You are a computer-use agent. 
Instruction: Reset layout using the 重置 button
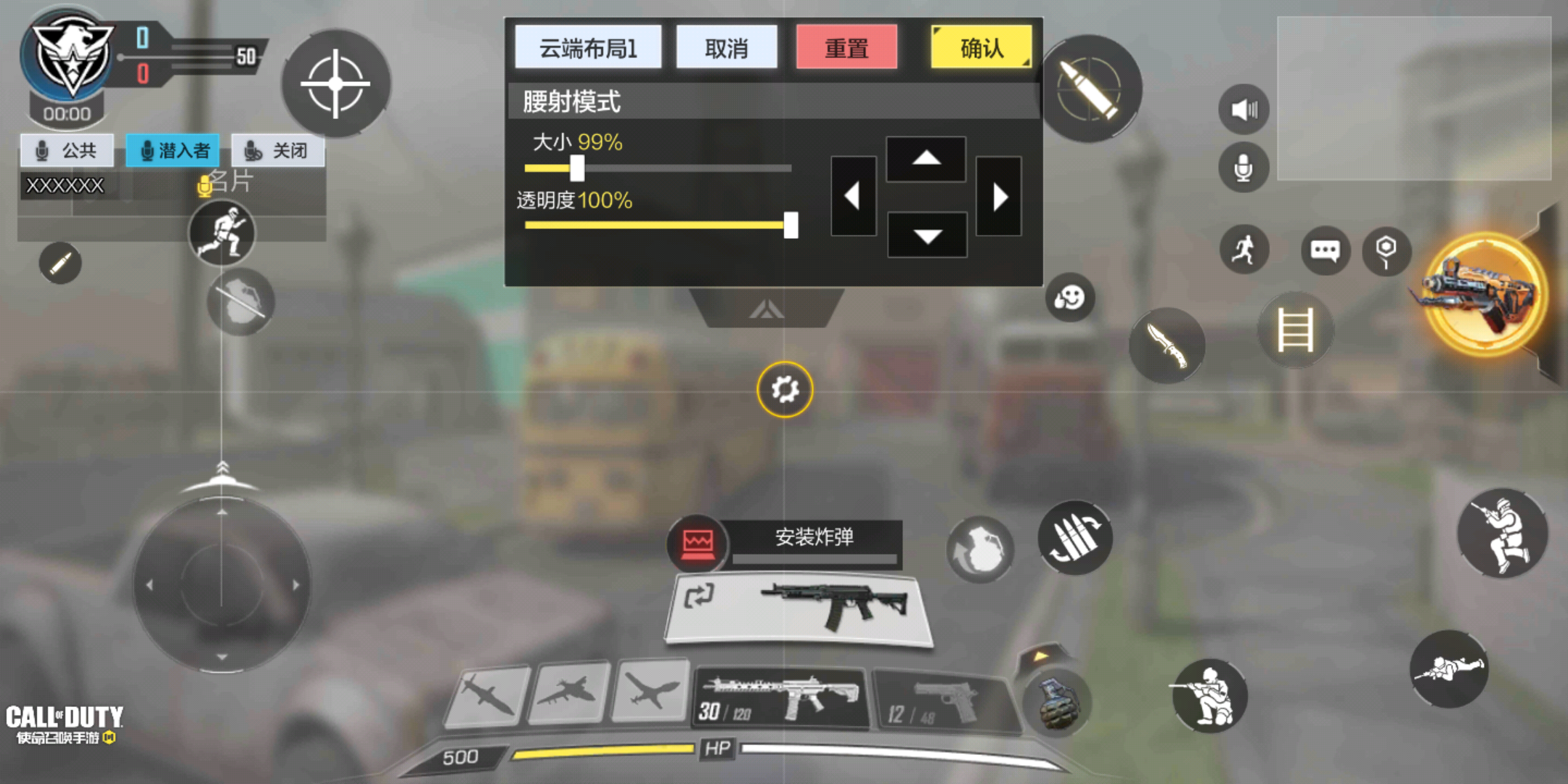click(848, 46)
